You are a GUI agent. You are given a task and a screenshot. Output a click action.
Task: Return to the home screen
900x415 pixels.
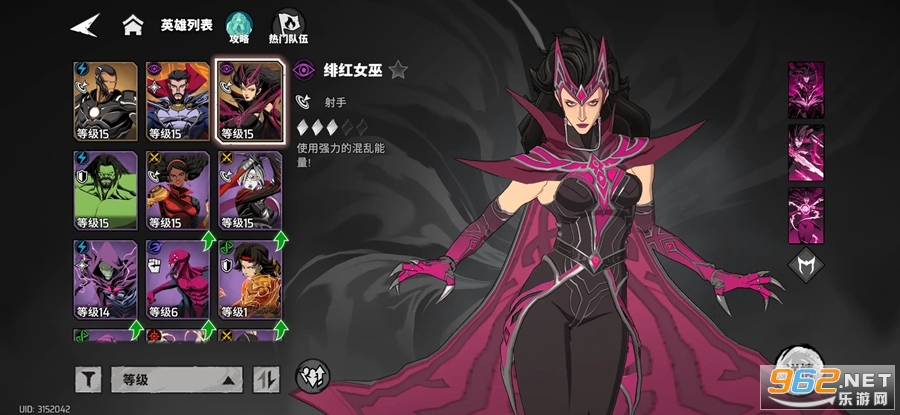tap(131, 25)
